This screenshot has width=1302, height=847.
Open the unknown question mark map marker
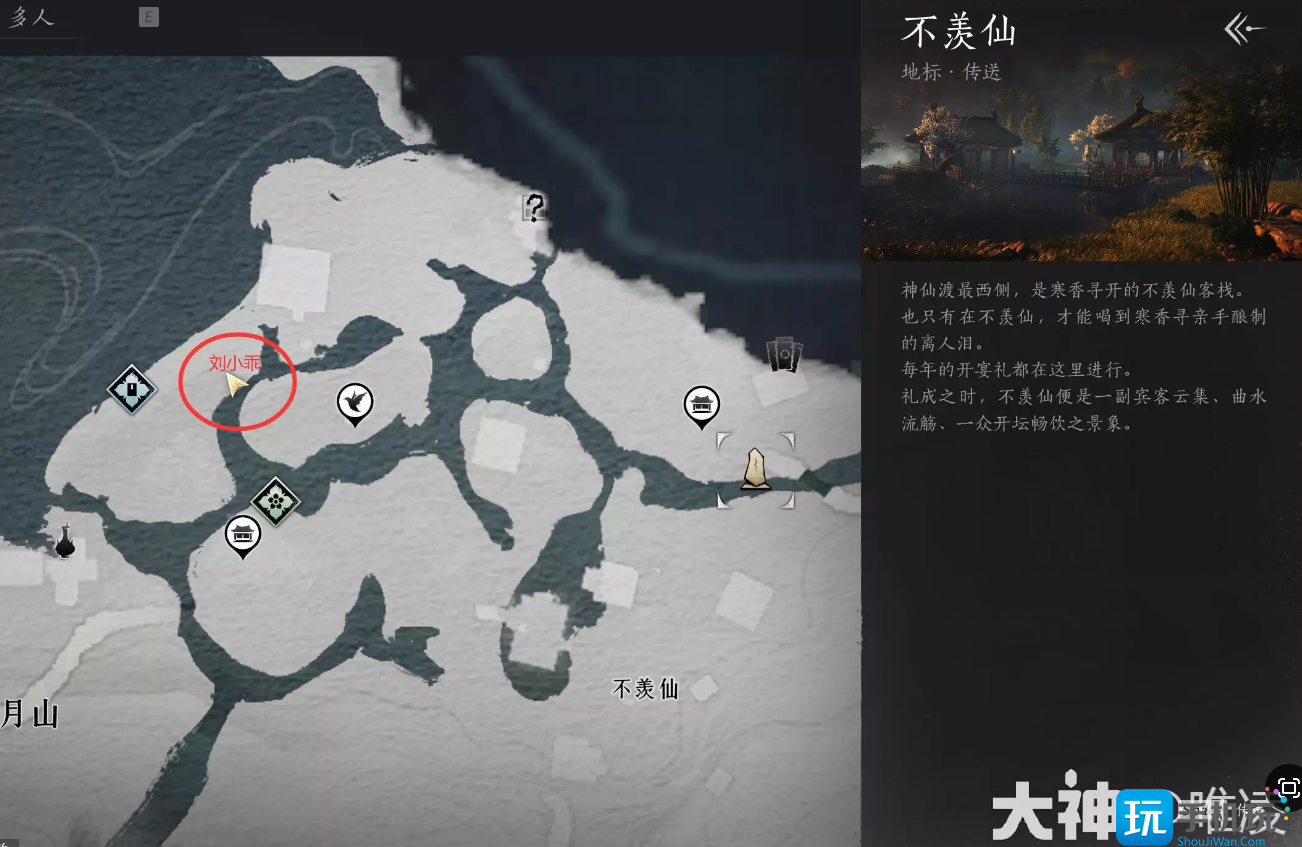[x=534, y=208]
